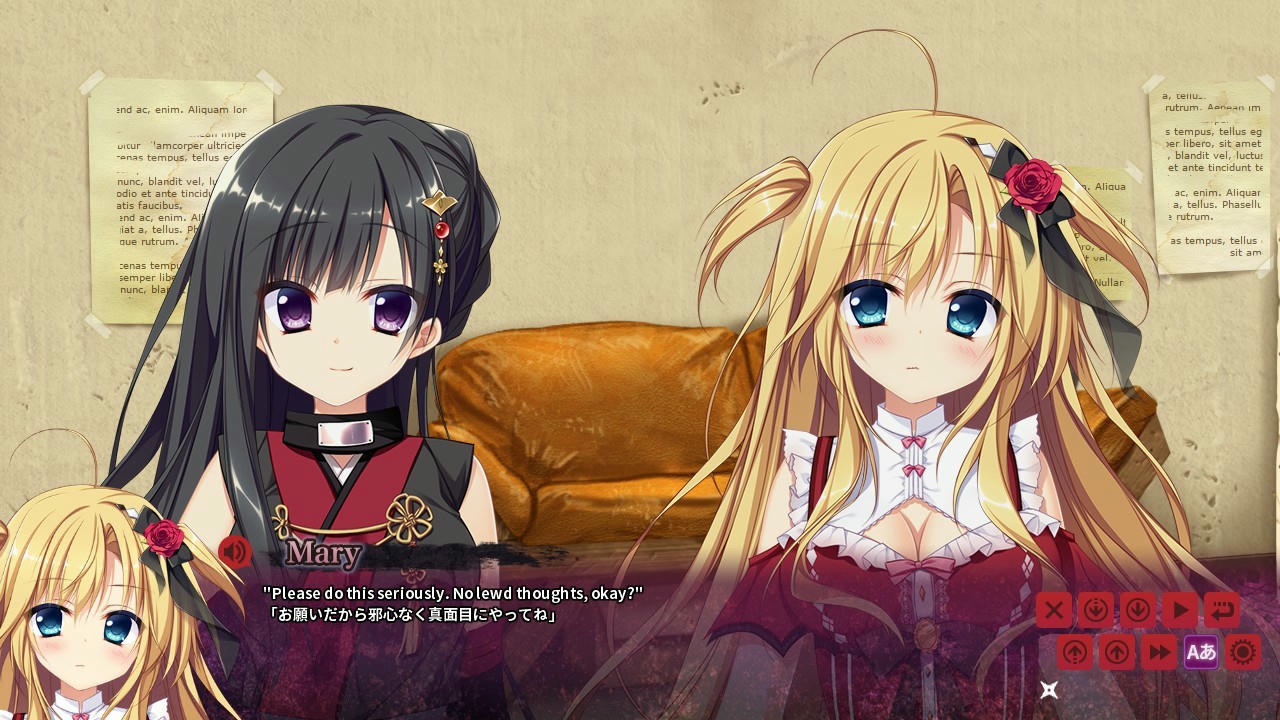The height and width of the screenshot is (720, 1280).
Task: Open settings with the gear button
Action: (1243, 652)
